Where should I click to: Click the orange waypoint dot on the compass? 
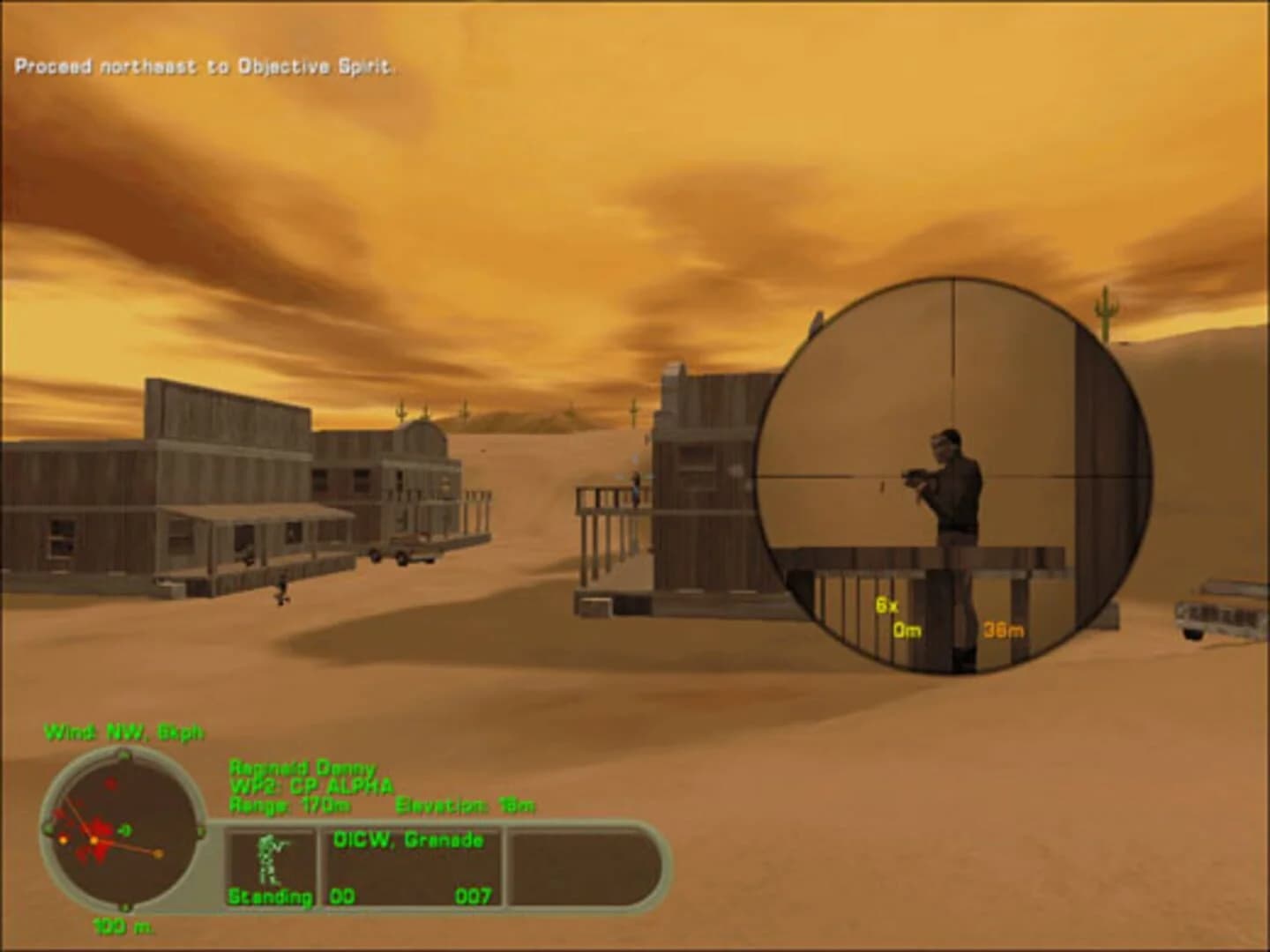click(159, 852)
